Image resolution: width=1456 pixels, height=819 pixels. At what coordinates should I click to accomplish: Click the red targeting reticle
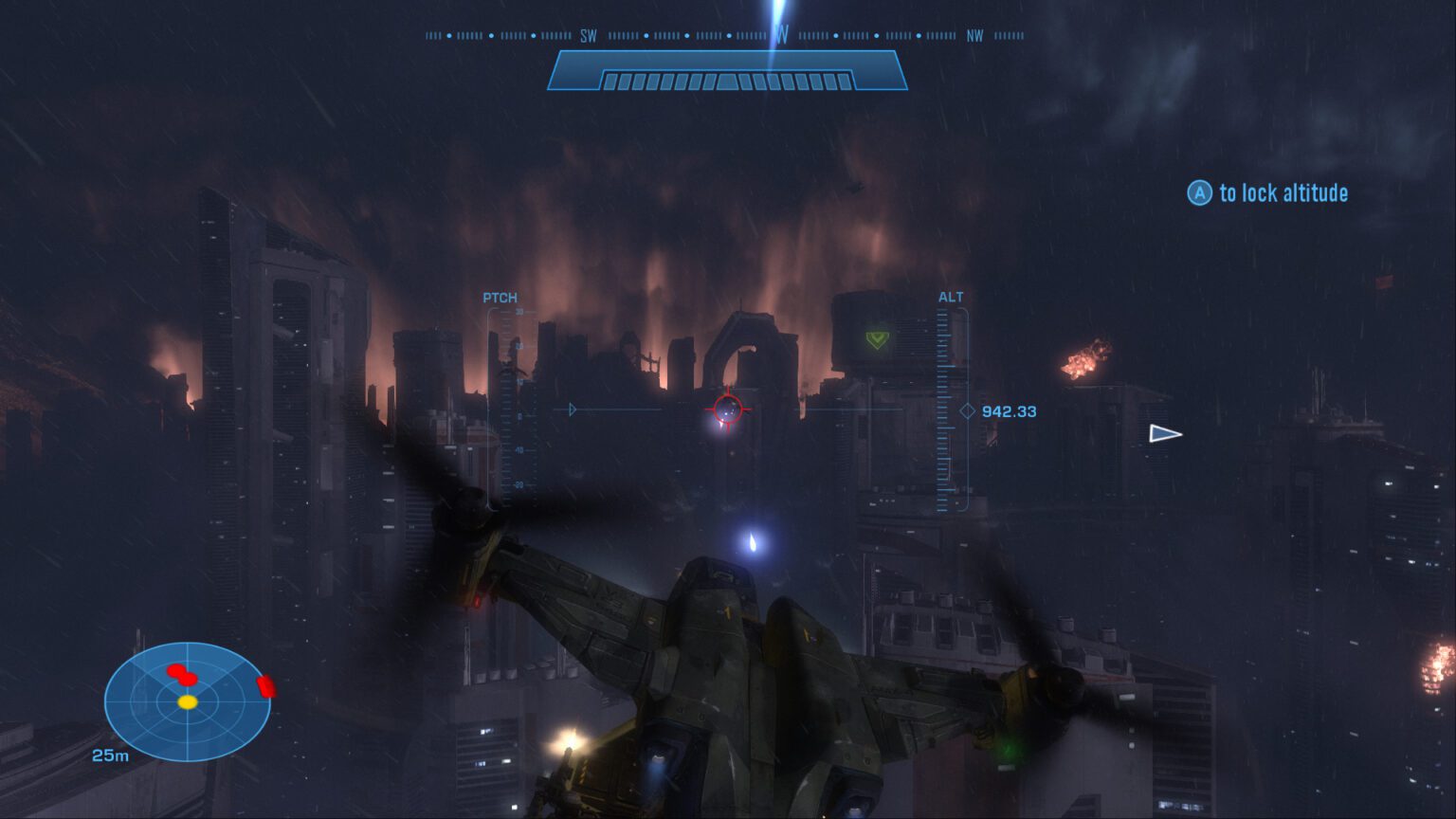727,409
